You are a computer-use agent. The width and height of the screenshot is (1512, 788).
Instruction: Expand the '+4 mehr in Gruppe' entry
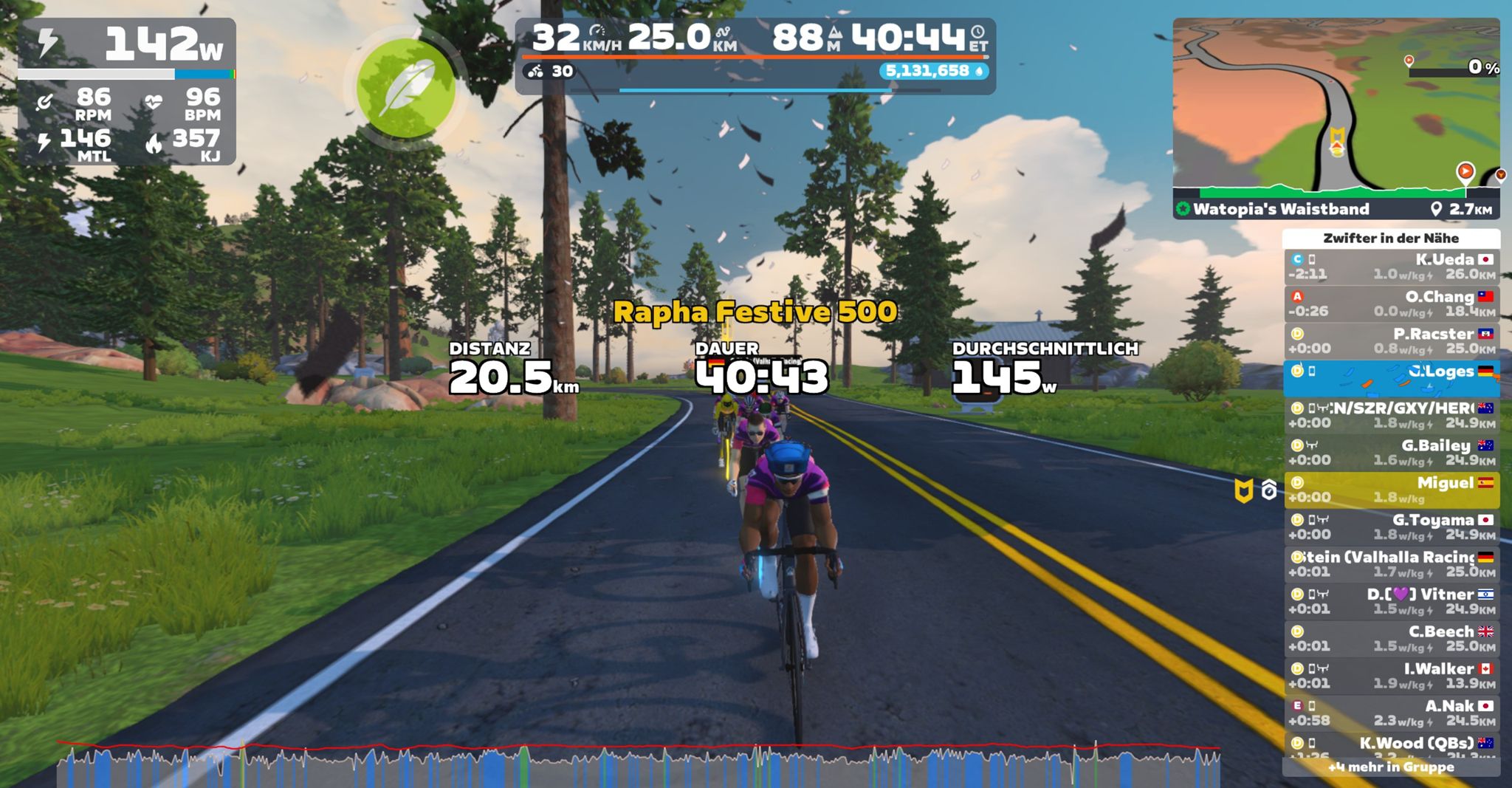[1392, 767]
